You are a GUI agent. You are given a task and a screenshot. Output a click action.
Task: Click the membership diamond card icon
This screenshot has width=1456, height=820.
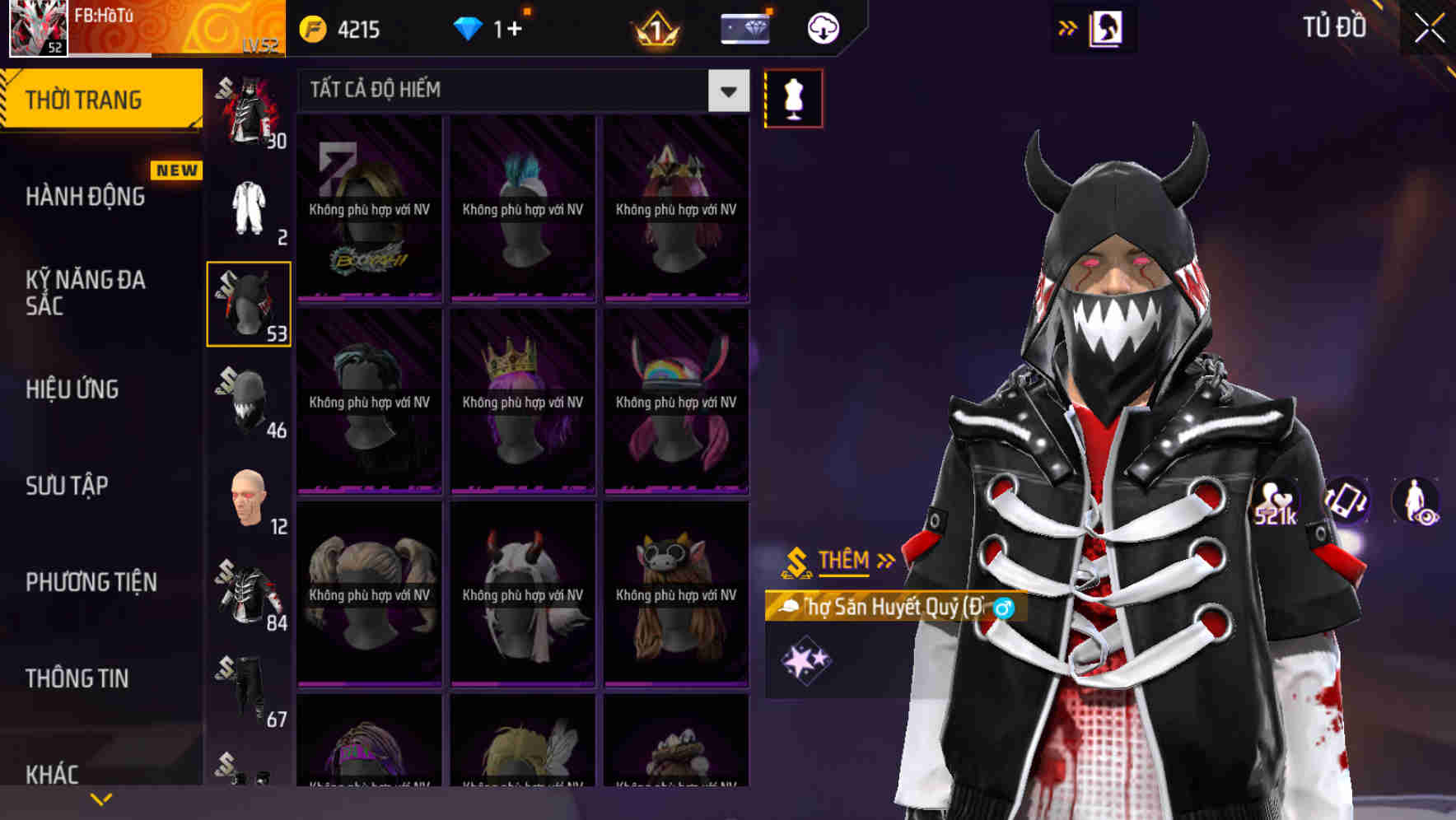(744, 27)
